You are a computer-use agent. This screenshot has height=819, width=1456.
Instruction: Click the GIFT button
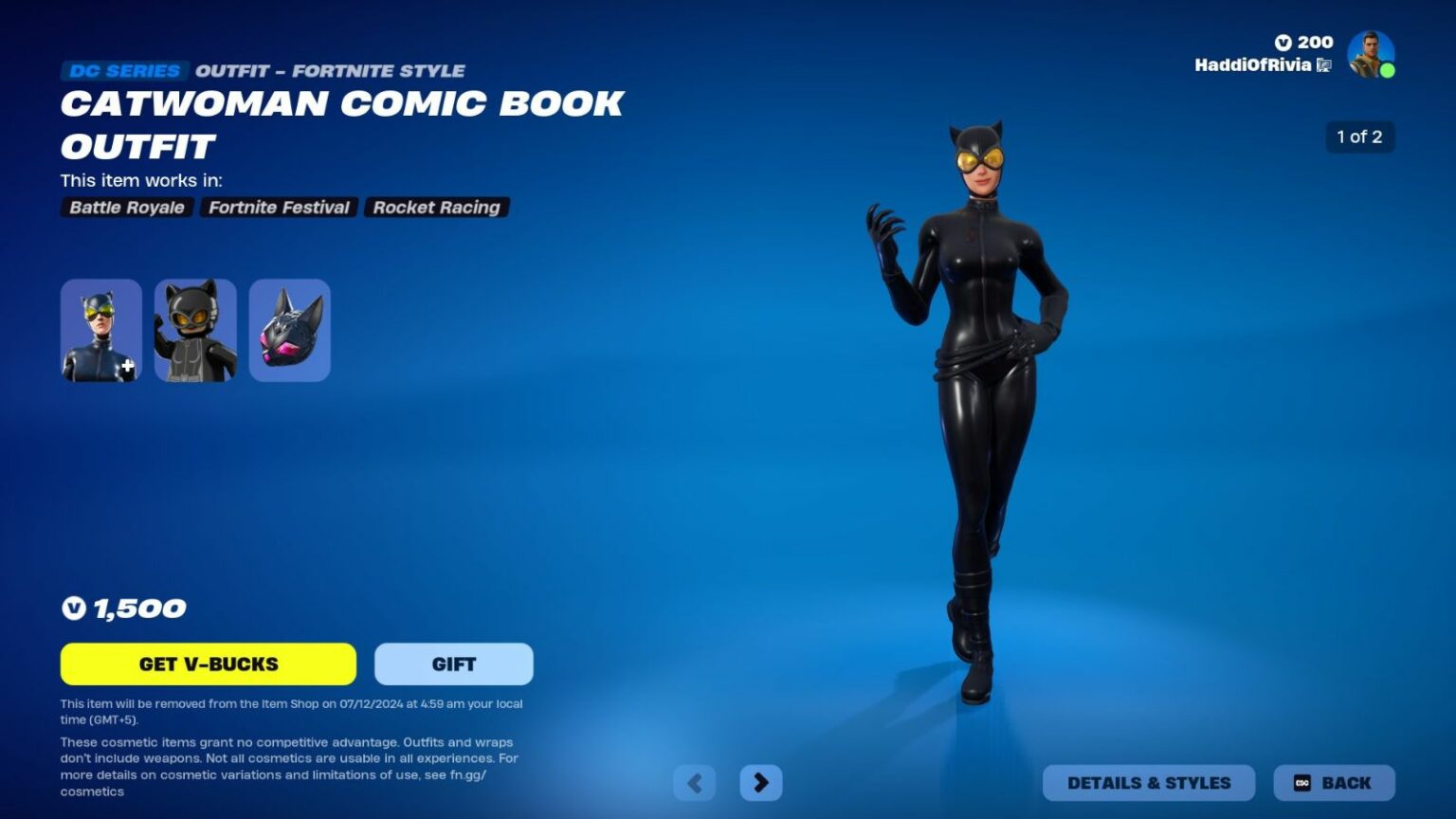click(x=453, y=664)
